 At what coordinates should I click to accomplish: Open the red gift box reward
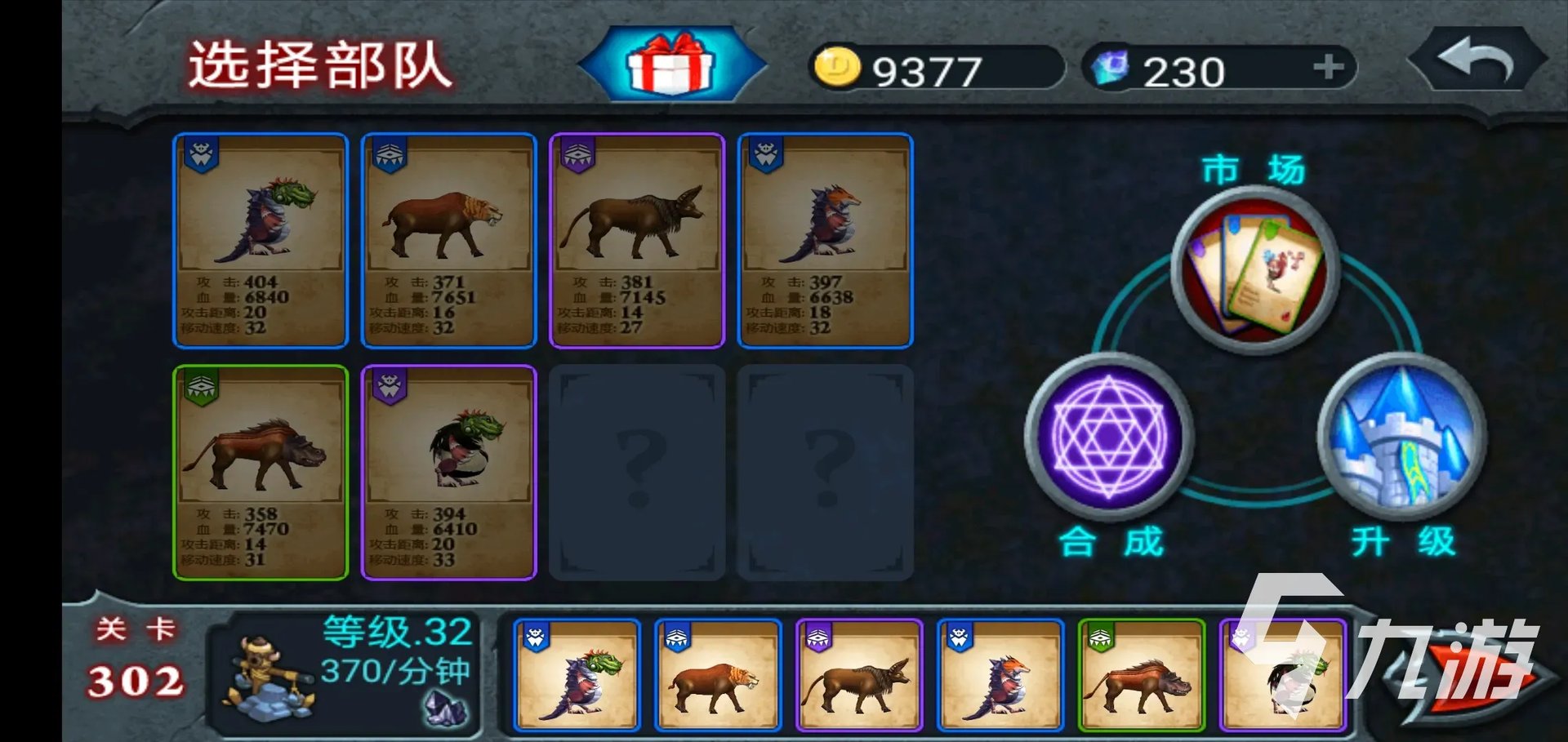tap(670, 64)
